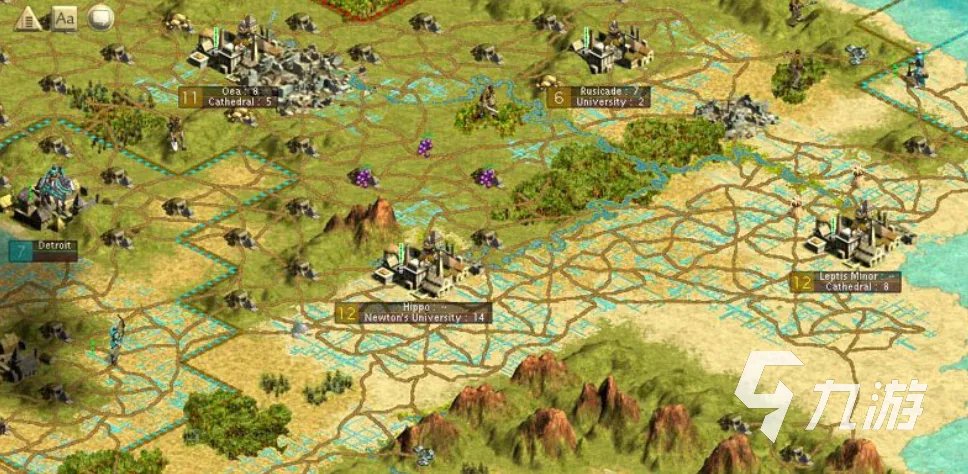Screen dimensions: 968x474
Task: Open the round advisors button
Action: [100, 17]
